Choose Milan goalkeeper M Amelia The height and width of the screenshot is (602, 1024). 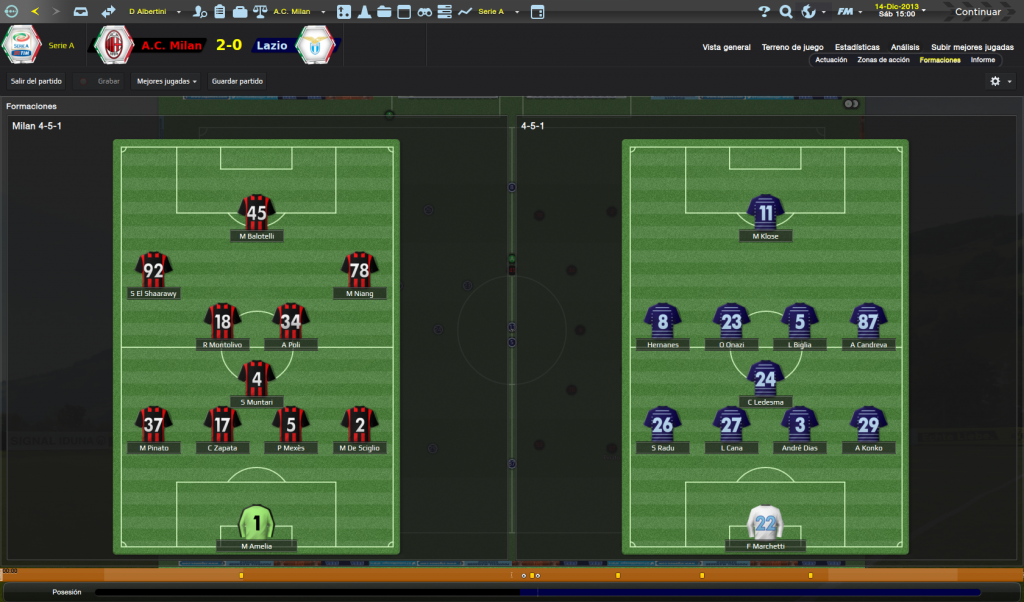click(x=257, y=522)
